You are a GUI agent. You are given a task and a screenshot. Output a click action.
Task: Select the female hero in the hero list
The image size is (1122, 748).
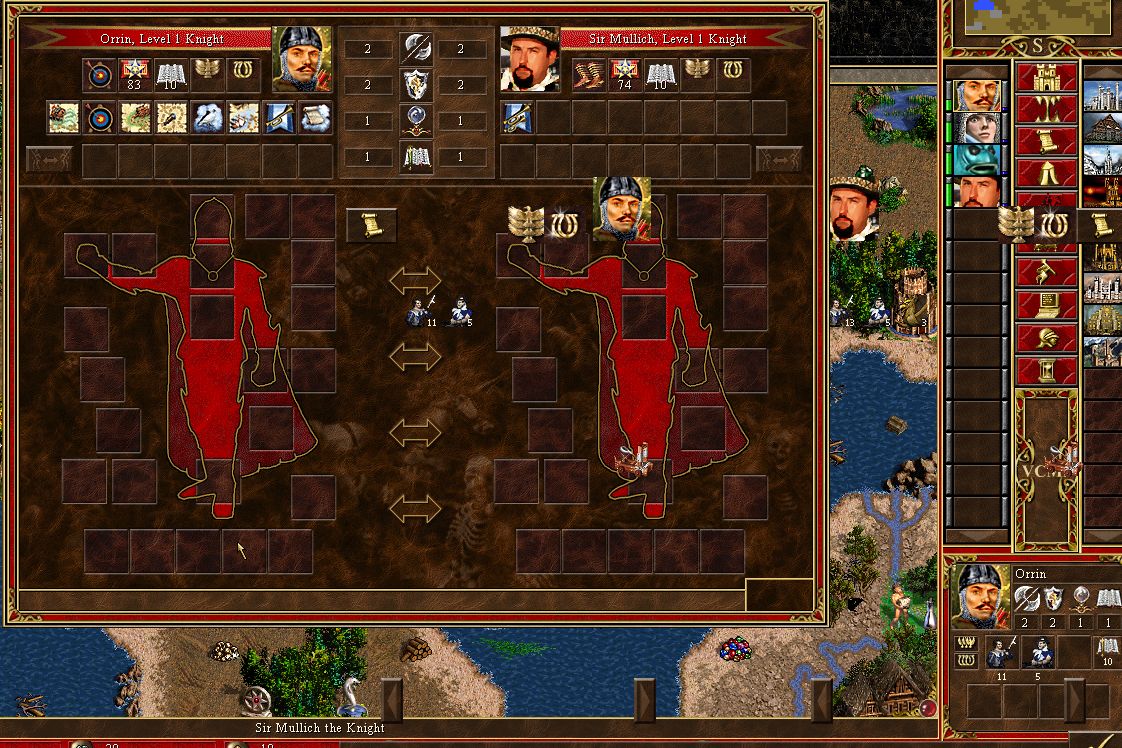(976, 128)
